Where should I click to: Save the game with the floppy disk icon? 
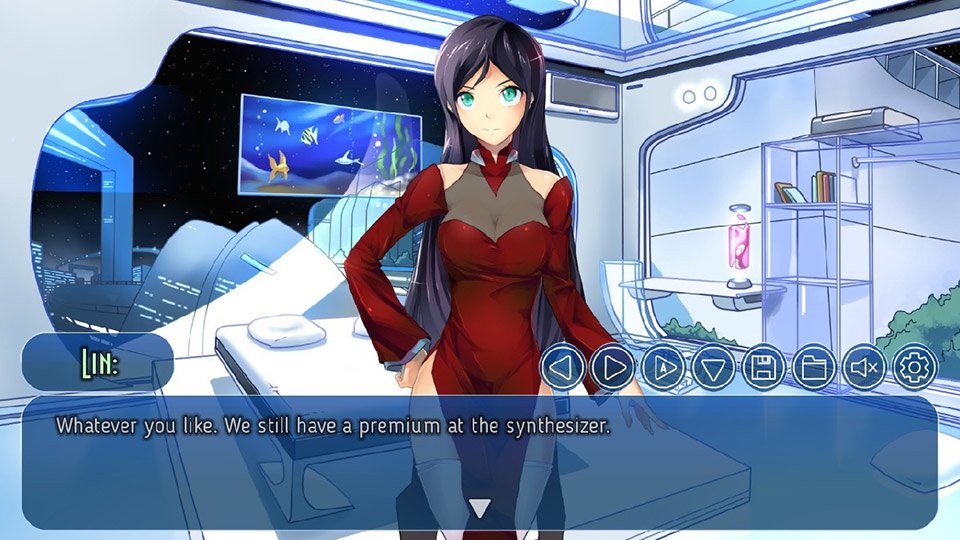[x=763, y=368]
